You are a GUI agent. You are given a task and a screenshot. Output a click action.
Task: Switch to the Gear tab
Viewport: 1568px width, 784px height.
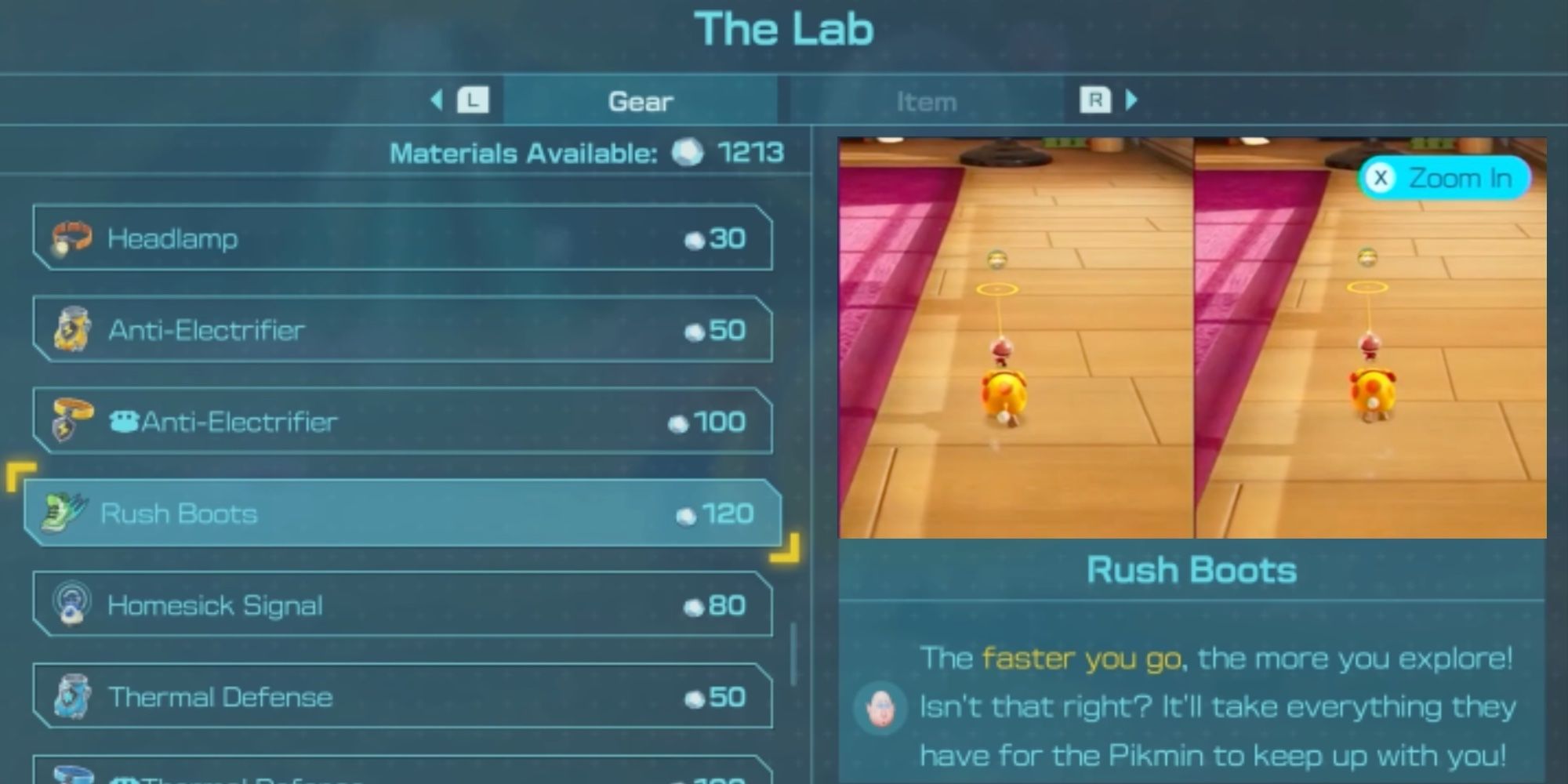tap(641, 100)
